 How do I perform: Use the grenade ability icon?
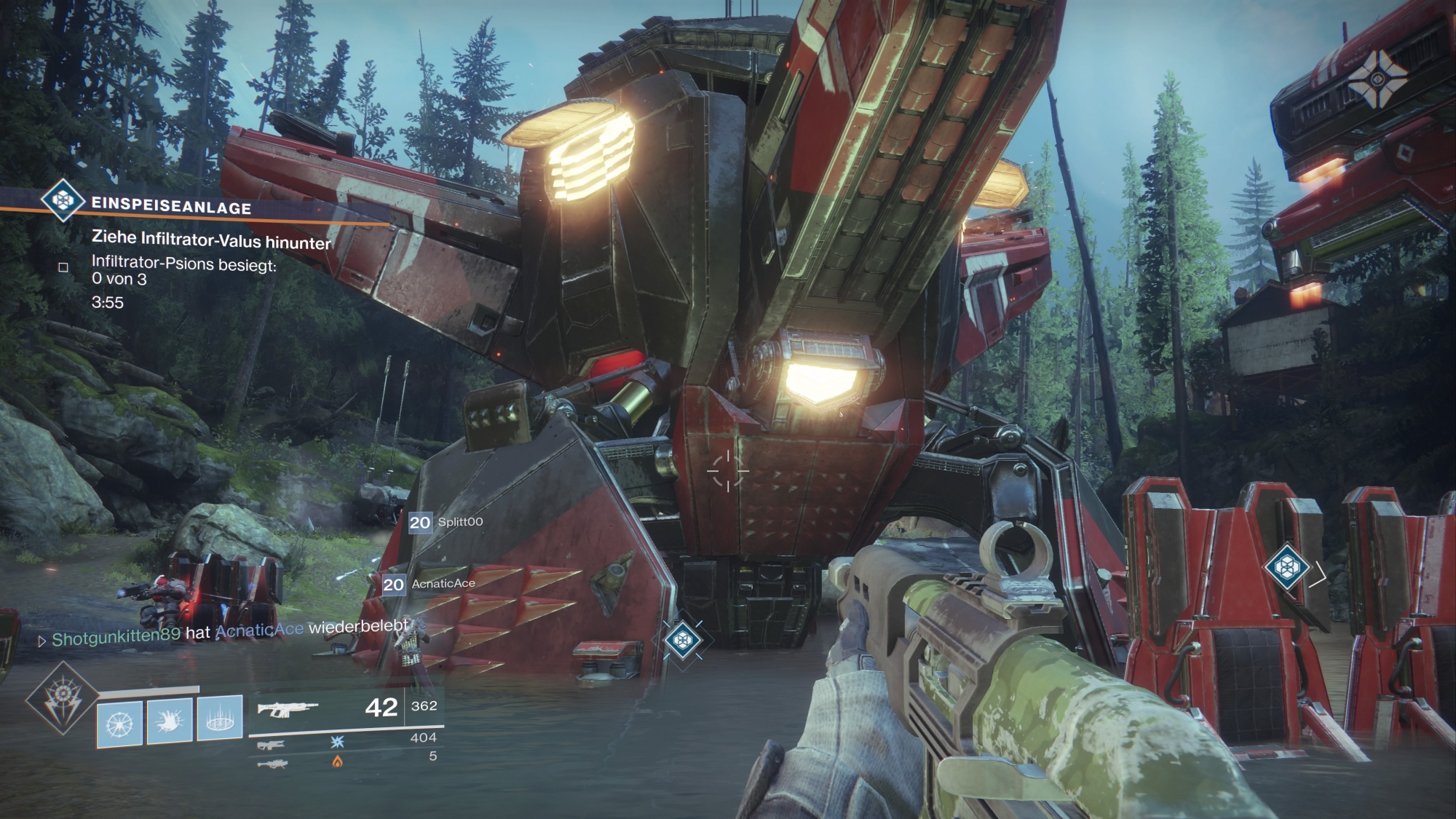(120, 721)
